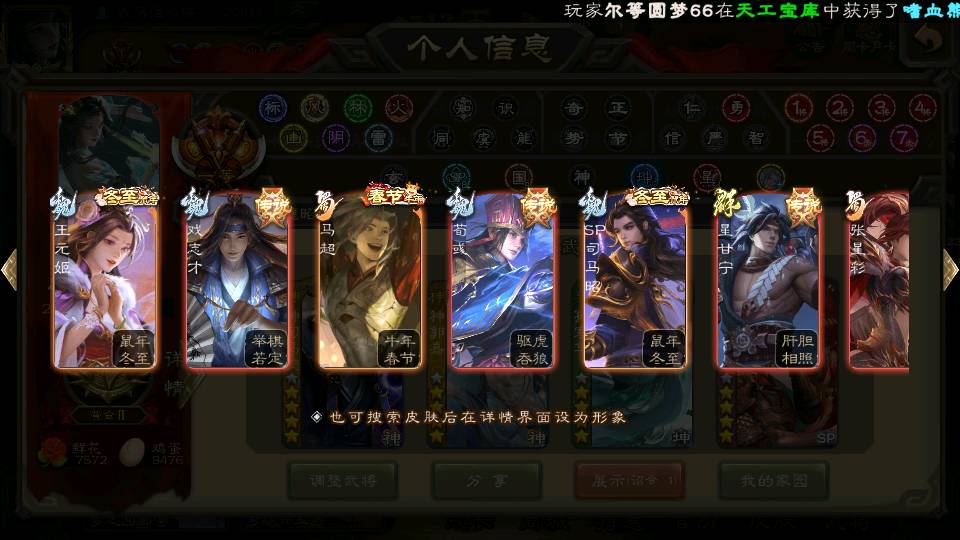This screenshot has height=540, width=960.
Task: Open 我的家园 home button
Action: click(x=773, y=480)
